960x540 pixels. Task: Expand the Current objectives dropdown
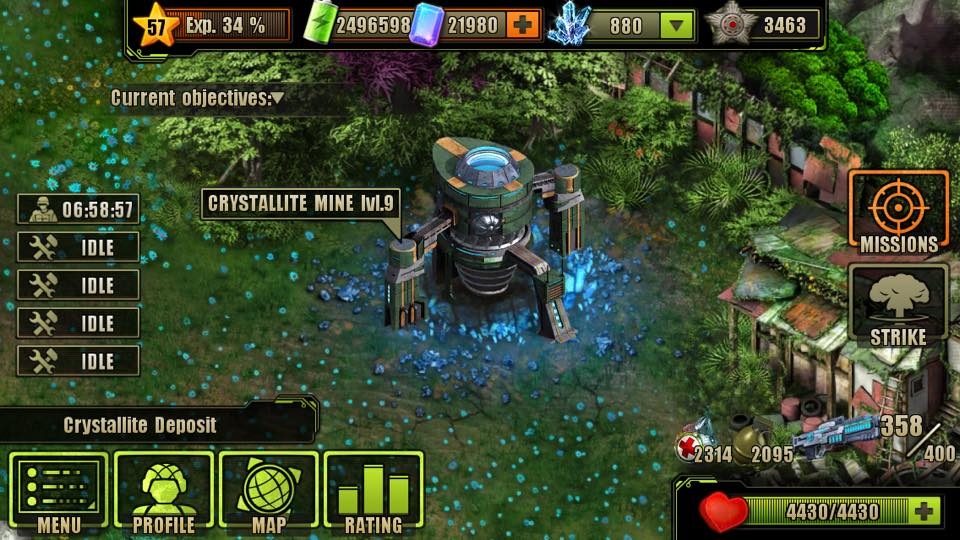pyautogui.click(x=277, y=98)
